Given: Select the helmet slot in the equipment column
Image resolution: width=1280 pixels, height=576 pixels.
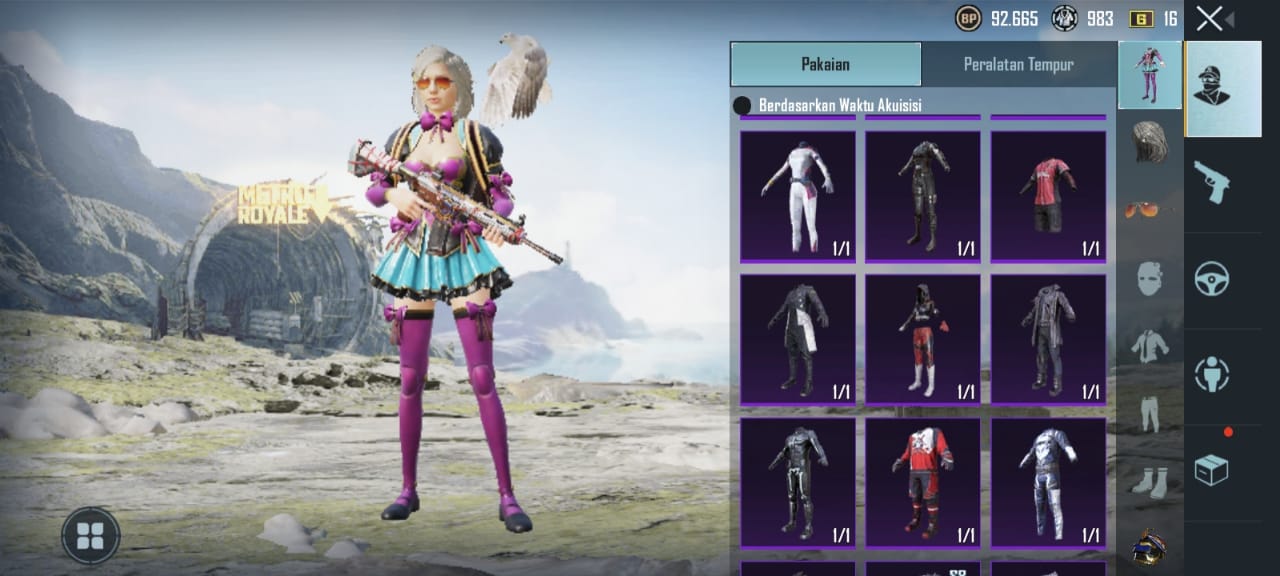Looking at the screenshot, I should (x=1149, y=547).
